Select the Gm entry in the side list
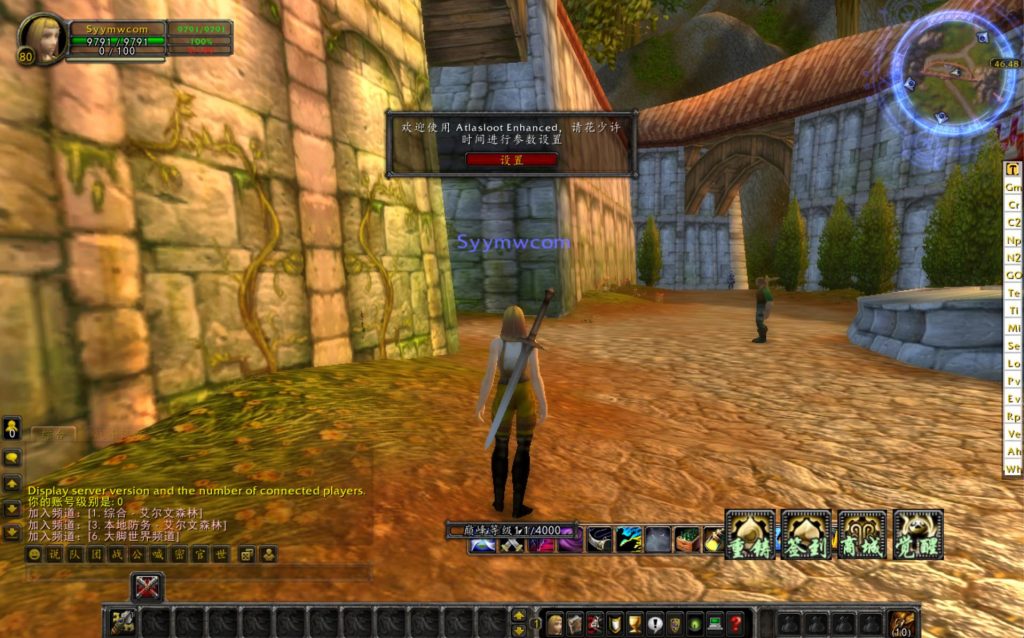 pos(1013,188)
